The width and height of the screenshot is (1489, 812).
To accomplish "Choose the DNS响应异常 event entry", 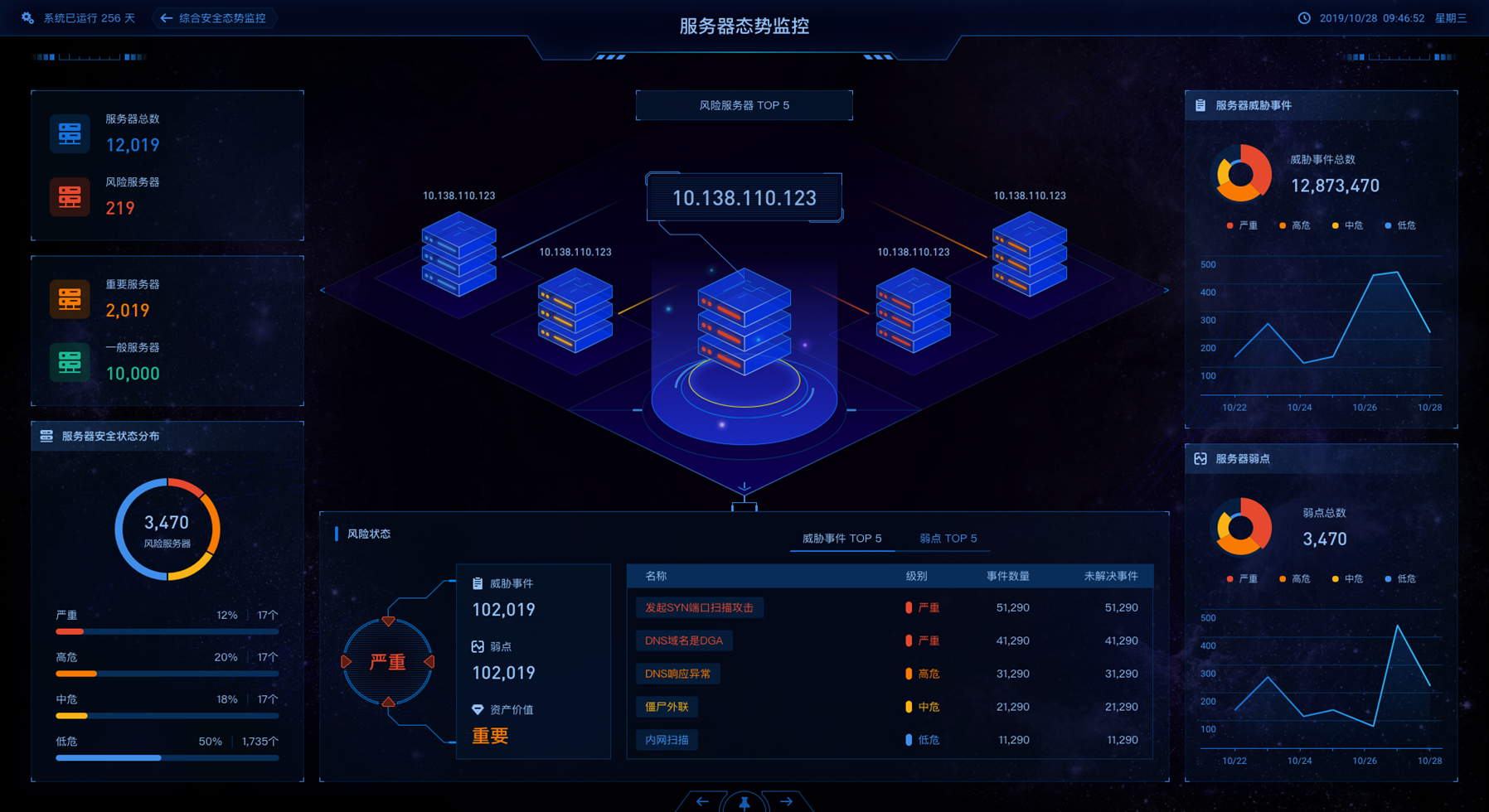I will click(x=677, y=674).
